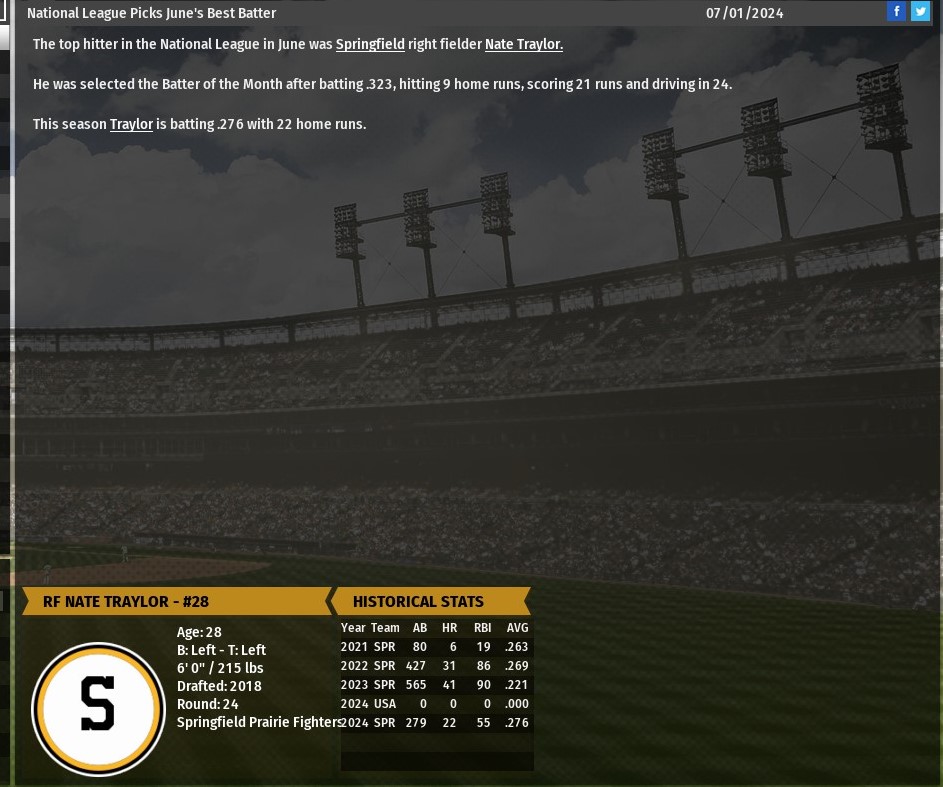
Task: Open Nate Traylor's player profile link
Action: pos(523,45)
